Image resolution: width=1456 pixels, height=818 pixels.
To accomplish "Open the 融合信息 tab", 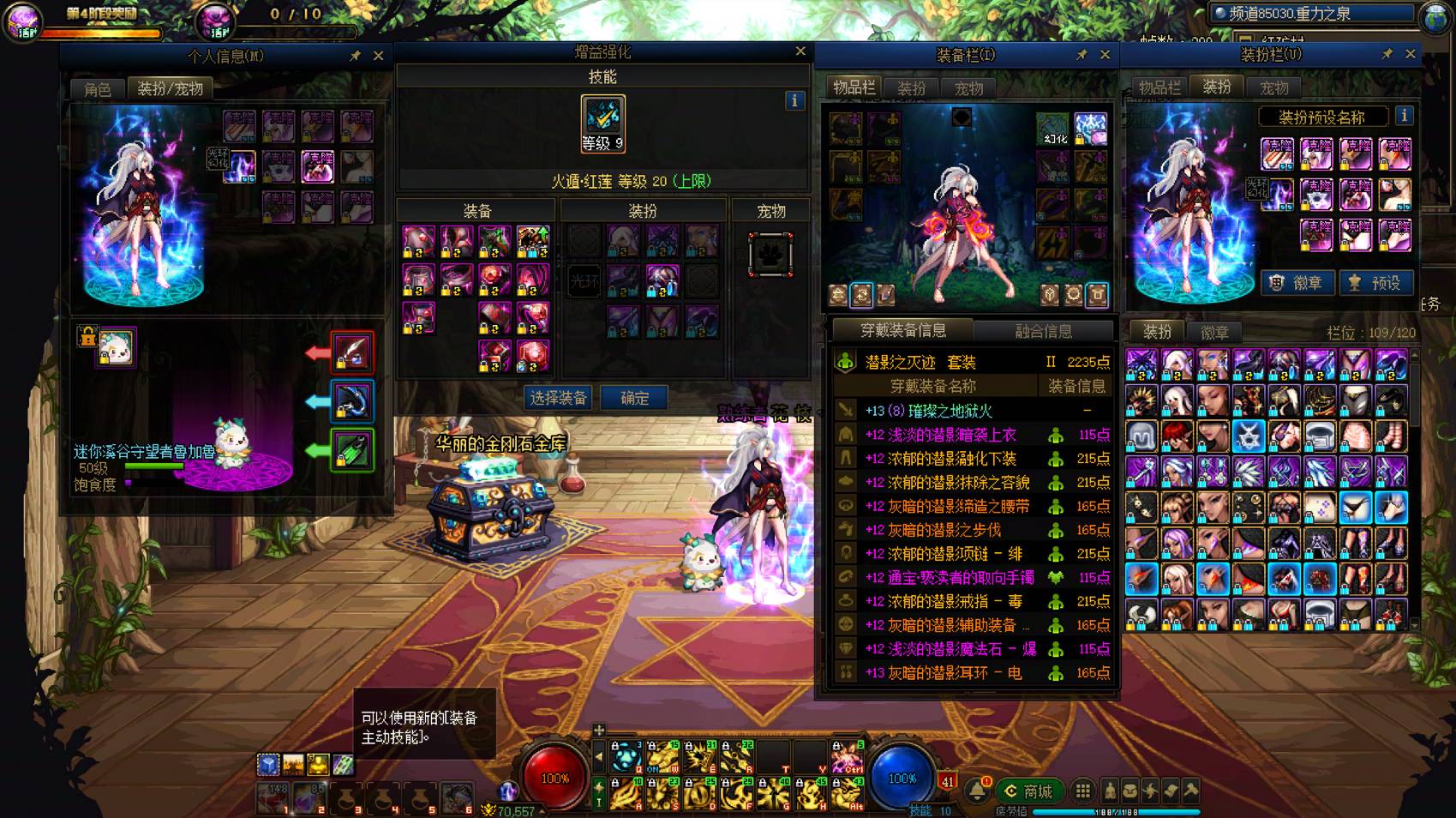I will [1043, 331].
